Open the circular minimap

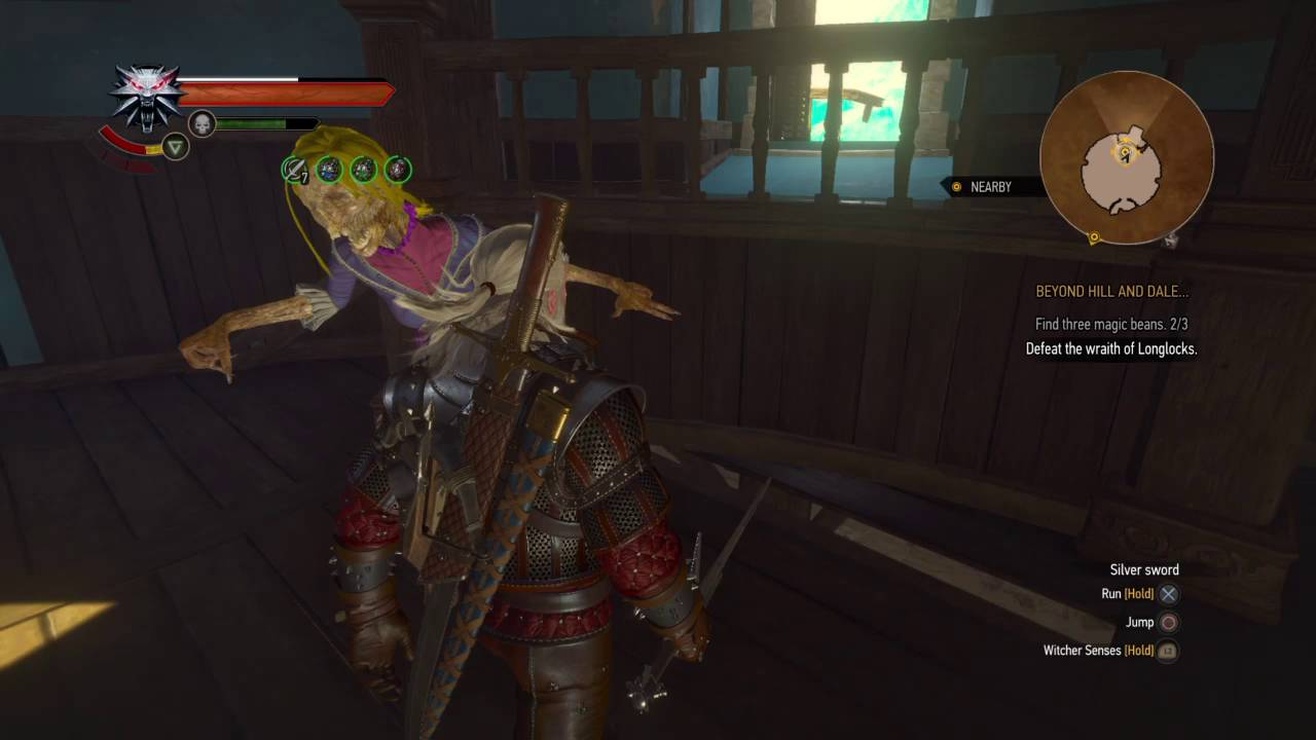1126,158
